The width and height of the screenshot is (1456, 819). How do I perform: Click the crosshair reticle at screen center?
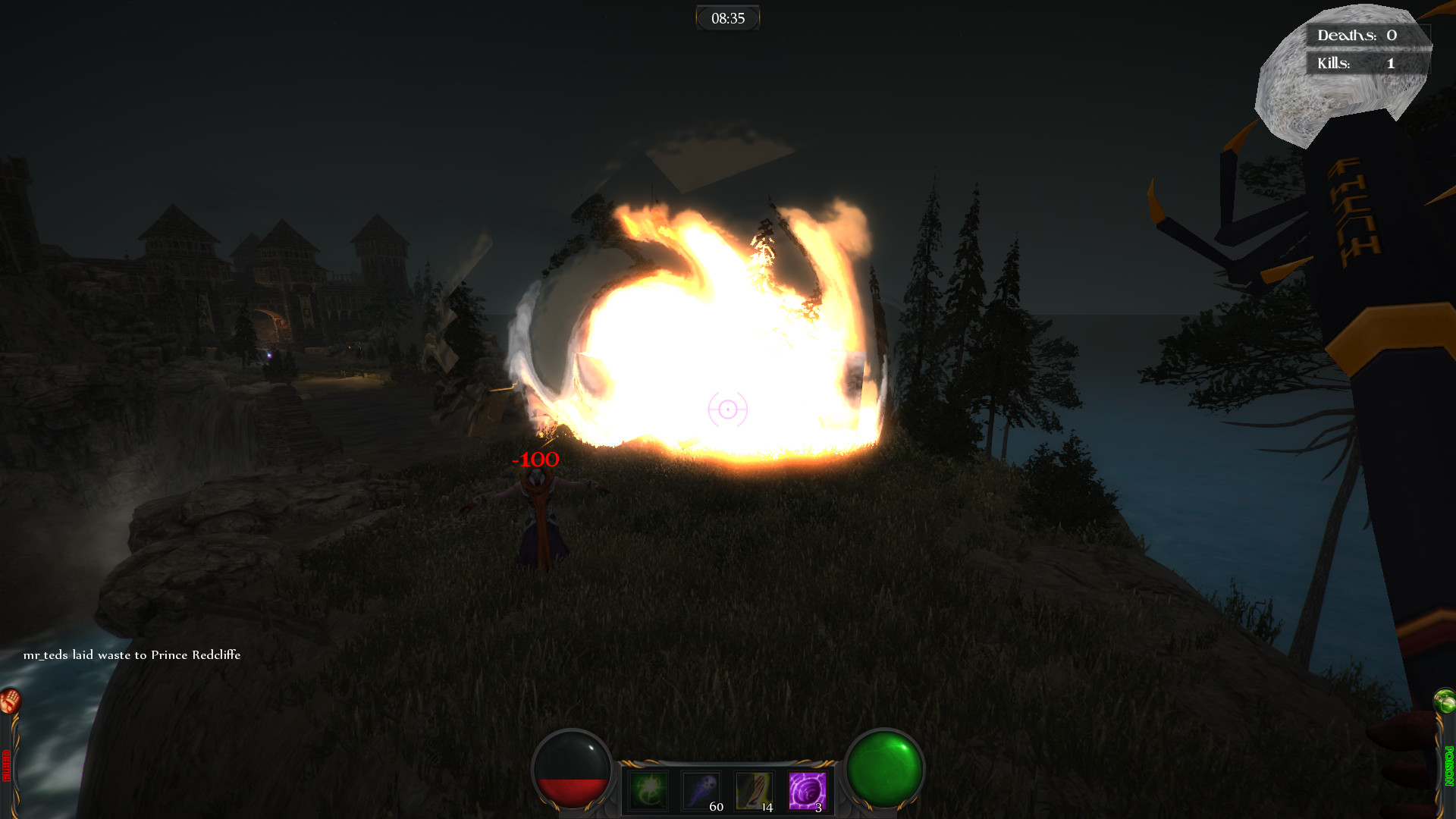[x=727, y=410]
